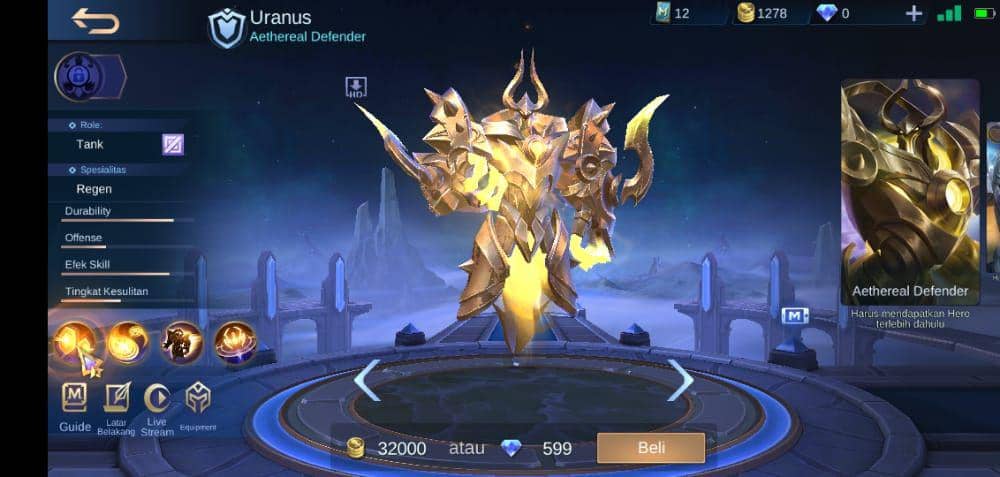Add diamonds with the plus button
The width and height of the screenshot is (1000, 477).
(913, 13)
